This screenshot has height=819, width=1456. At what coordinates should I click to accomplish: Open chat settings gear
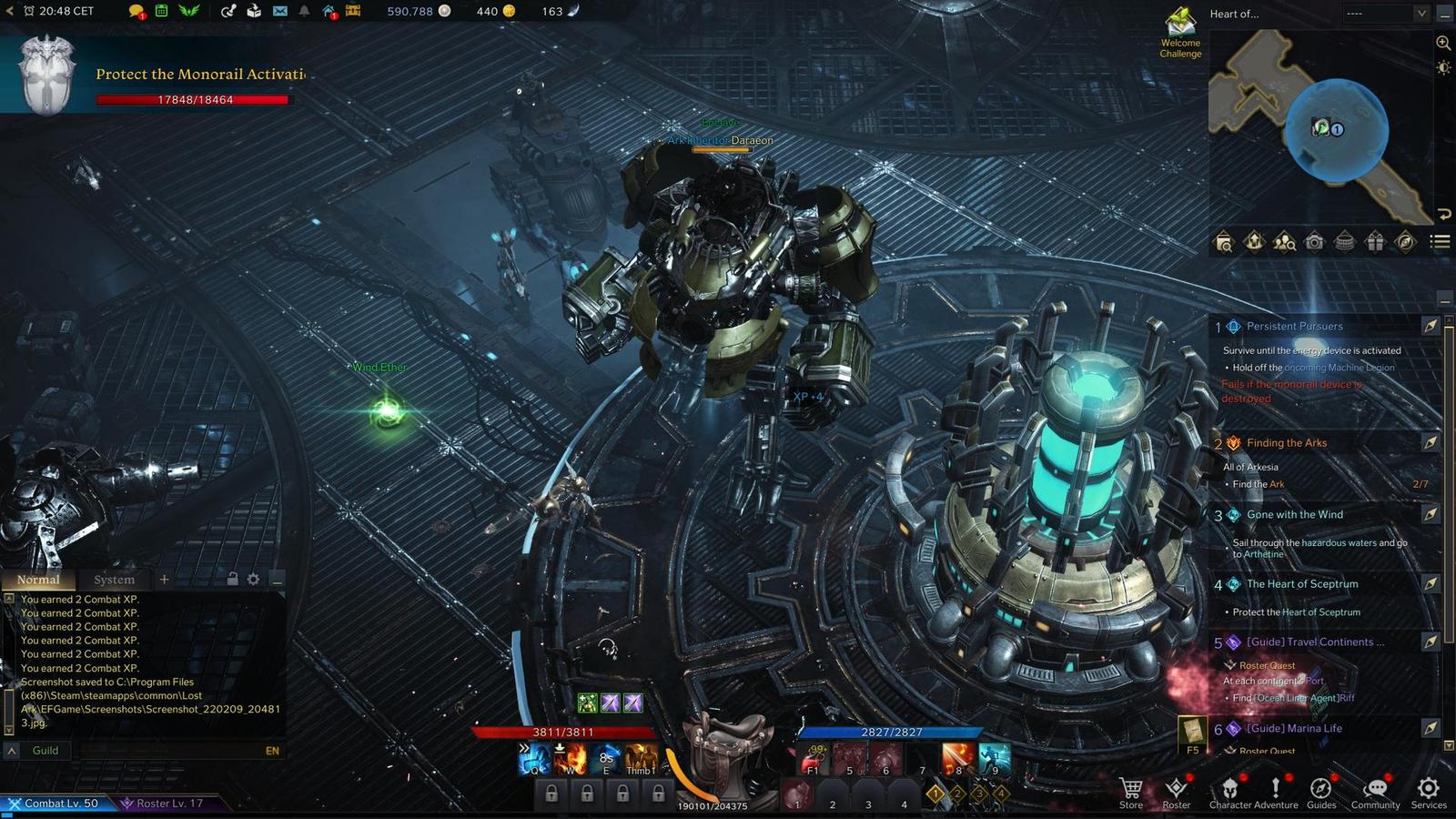[x=253, y=580]
